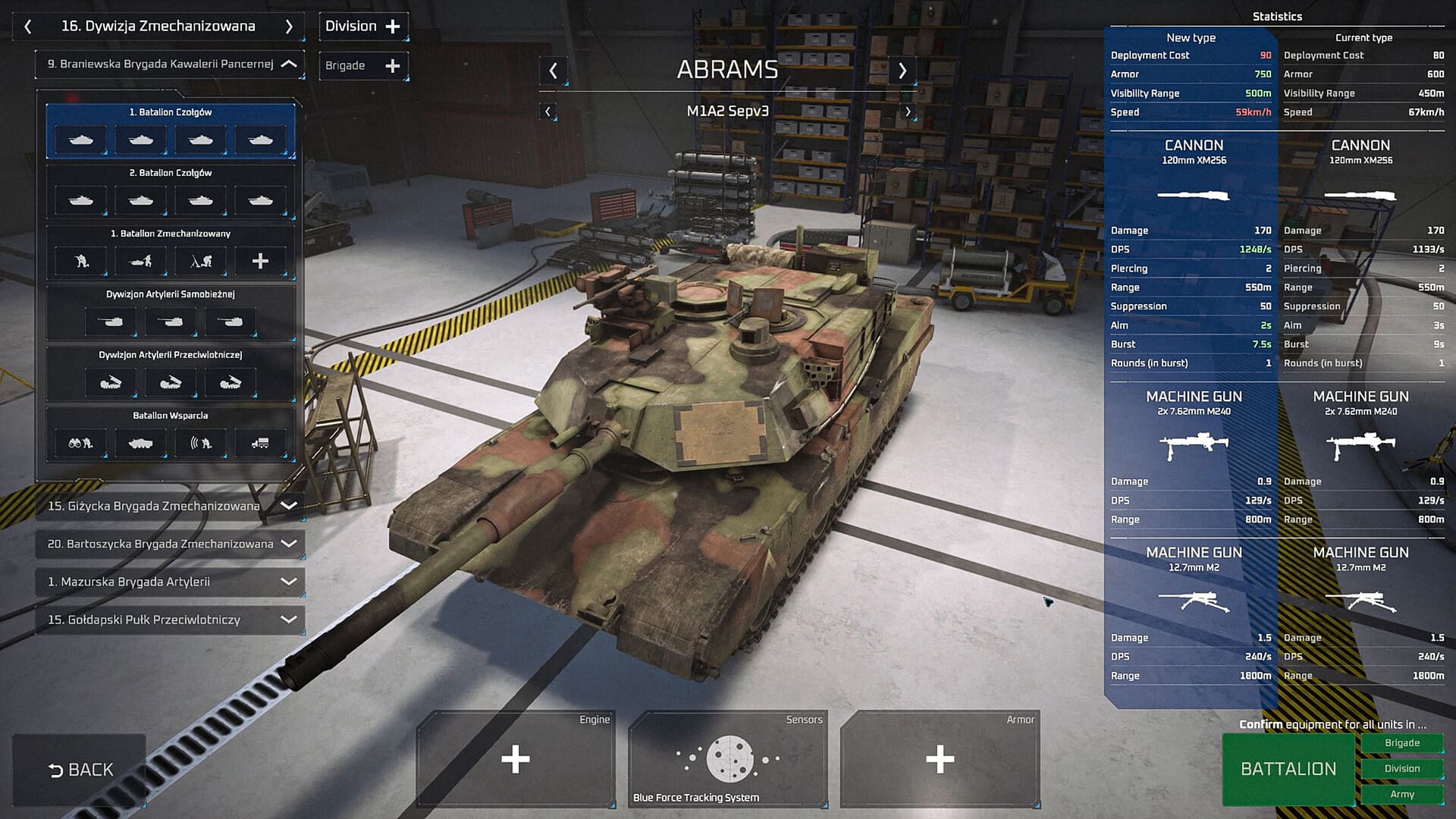Add a new Division
The width and height of the screenshot is (1456, 819).
tap(363, 27)
